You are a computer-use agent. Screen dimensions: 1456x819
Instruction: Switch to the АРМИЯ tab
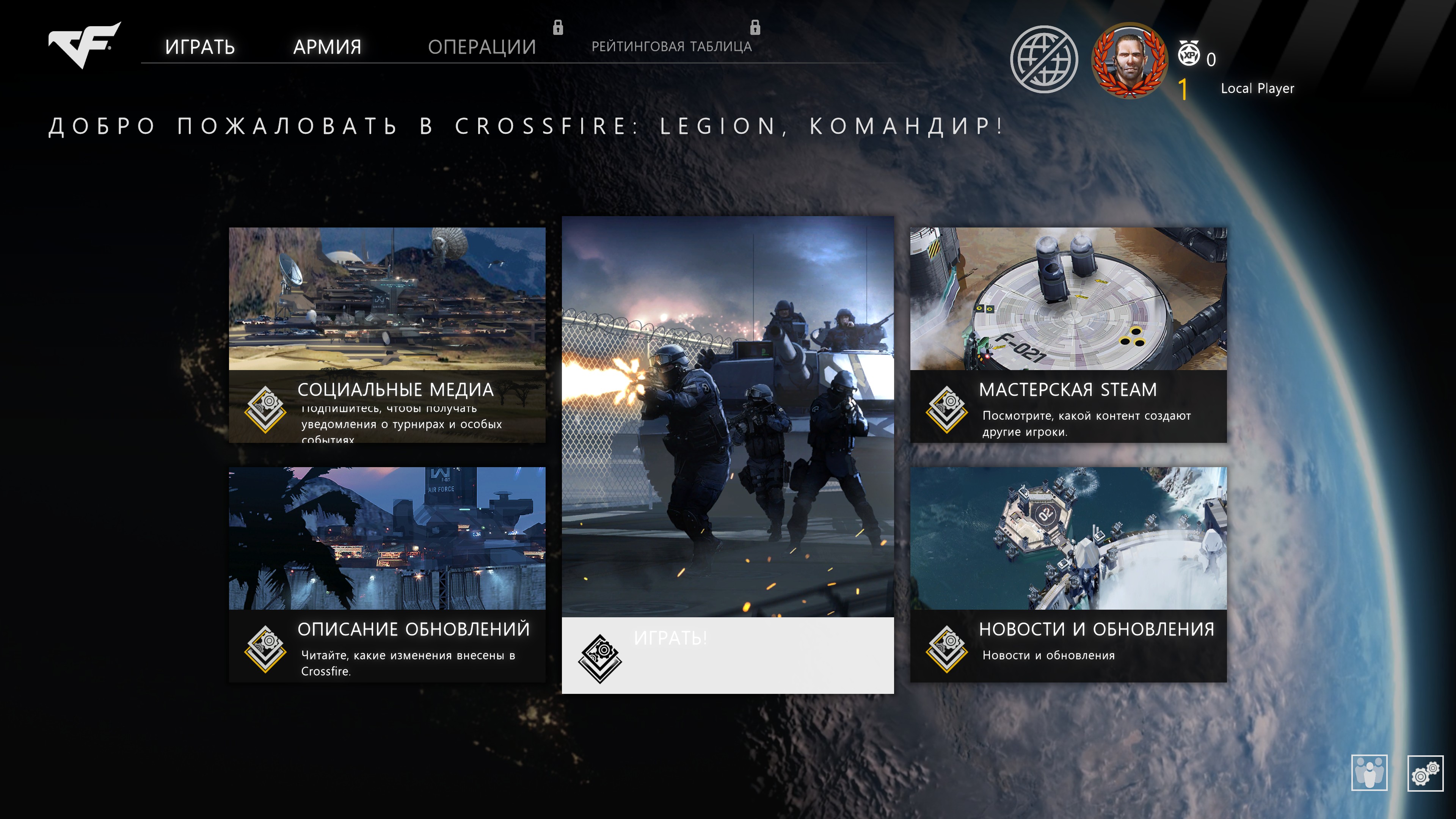[x=327, y=47]
